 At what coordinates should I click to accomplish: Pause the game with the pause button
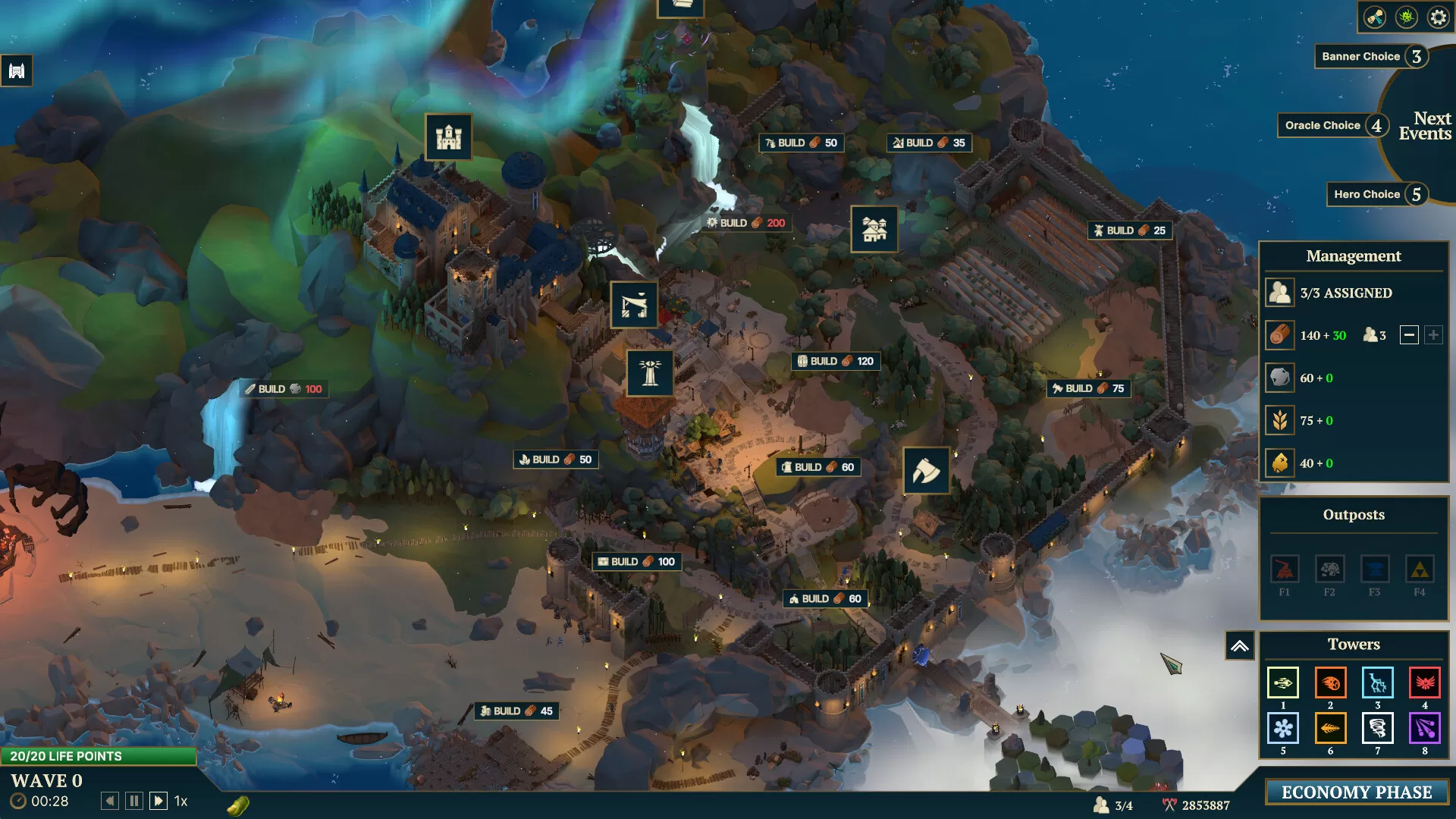point(133,800)
